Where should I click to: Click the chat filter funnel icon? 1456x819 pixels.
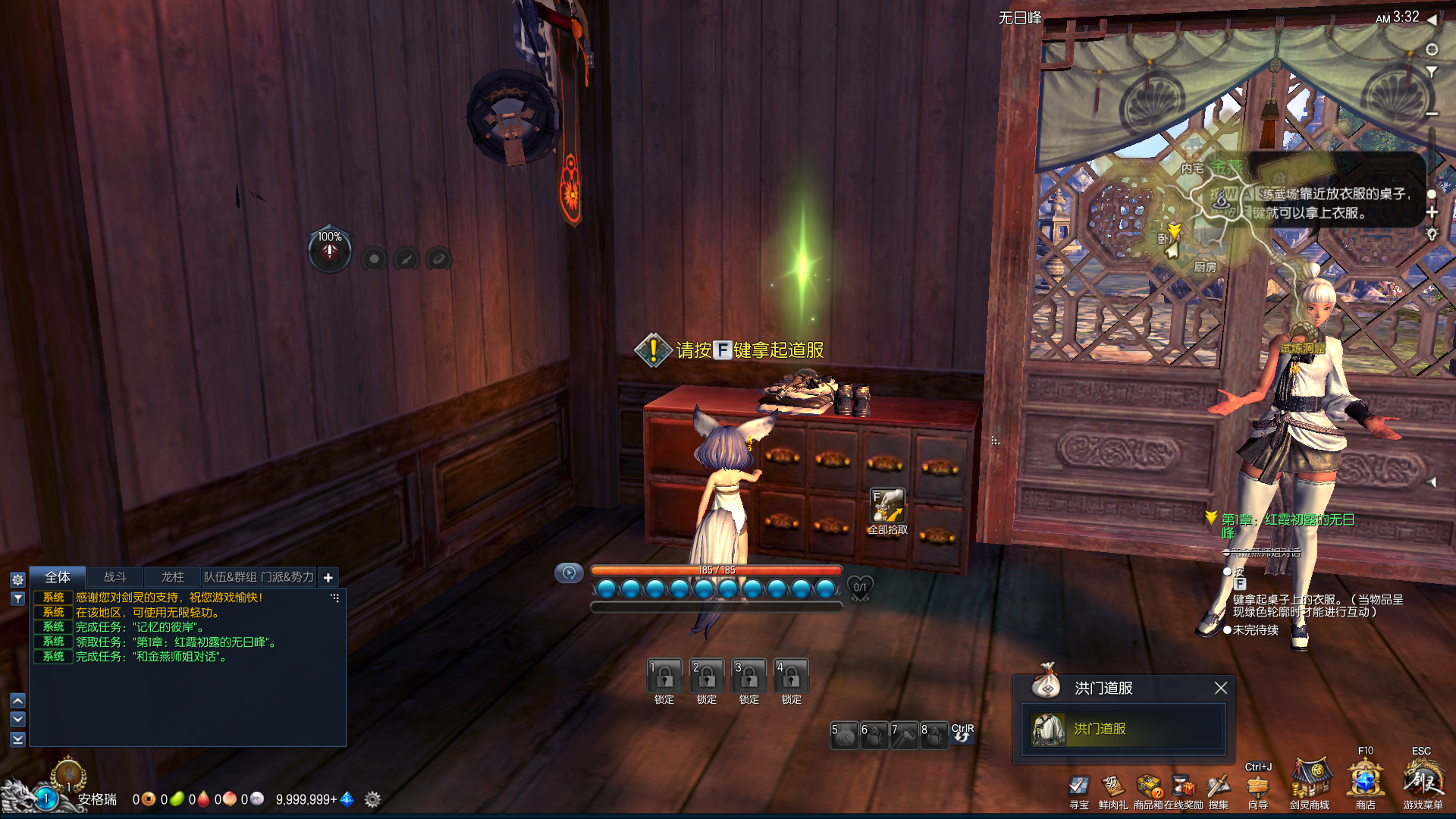[x=18, y=598]
